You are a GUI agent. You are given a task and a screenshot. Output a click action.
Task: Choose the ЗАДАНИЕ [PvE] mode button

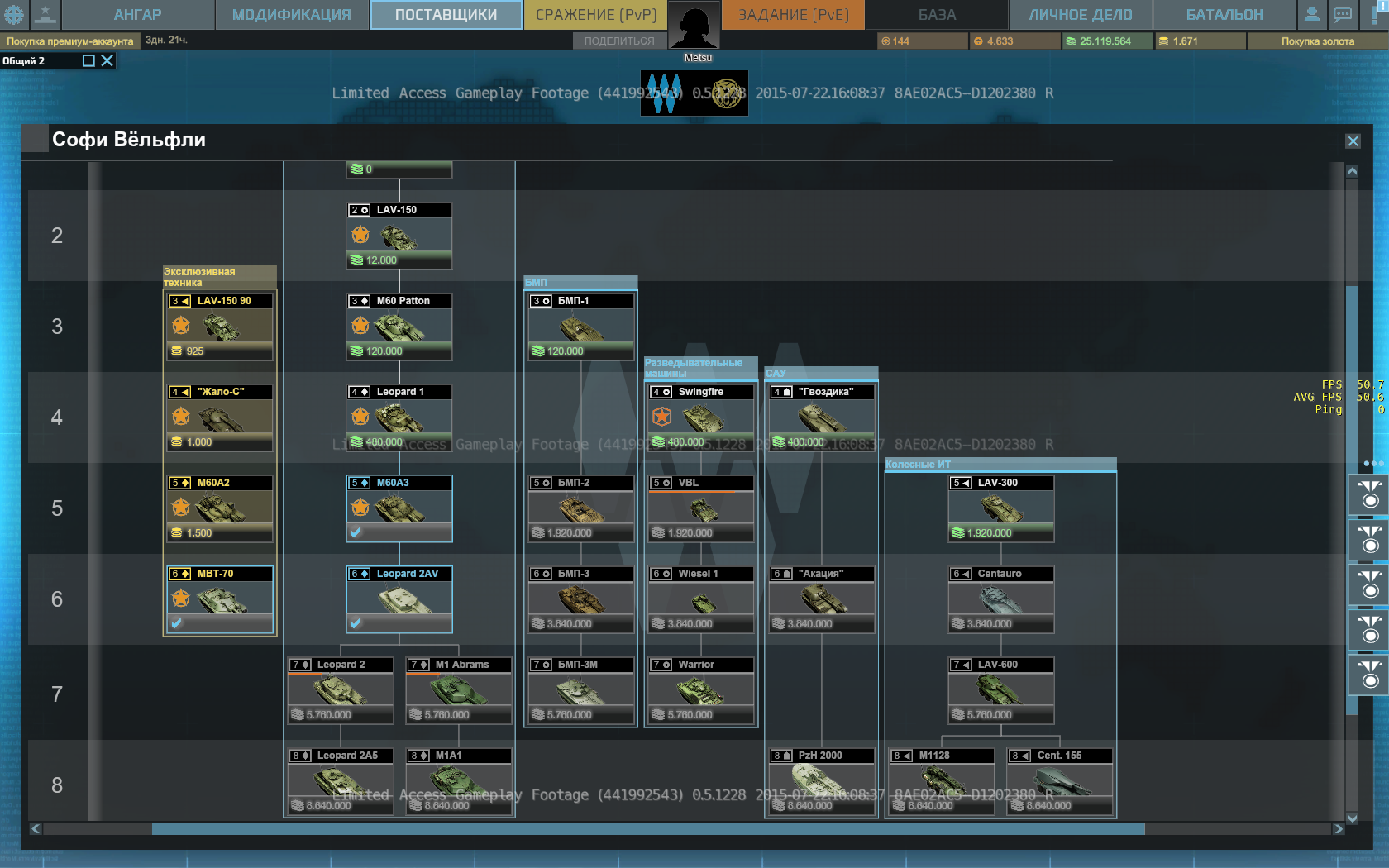coord(793,15)
